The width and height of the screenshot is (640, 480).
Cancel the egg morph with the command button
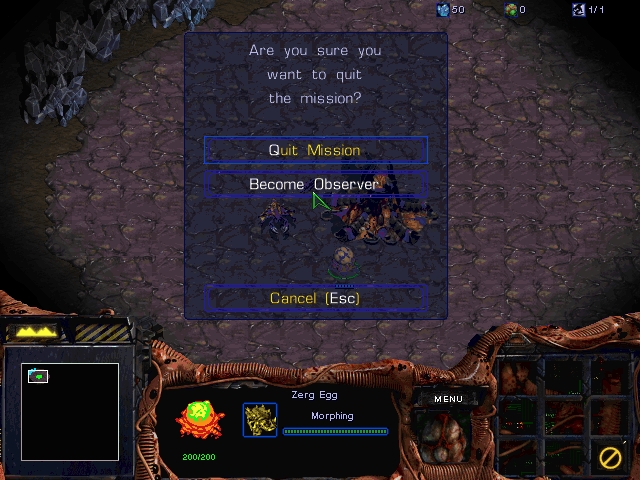609,458
